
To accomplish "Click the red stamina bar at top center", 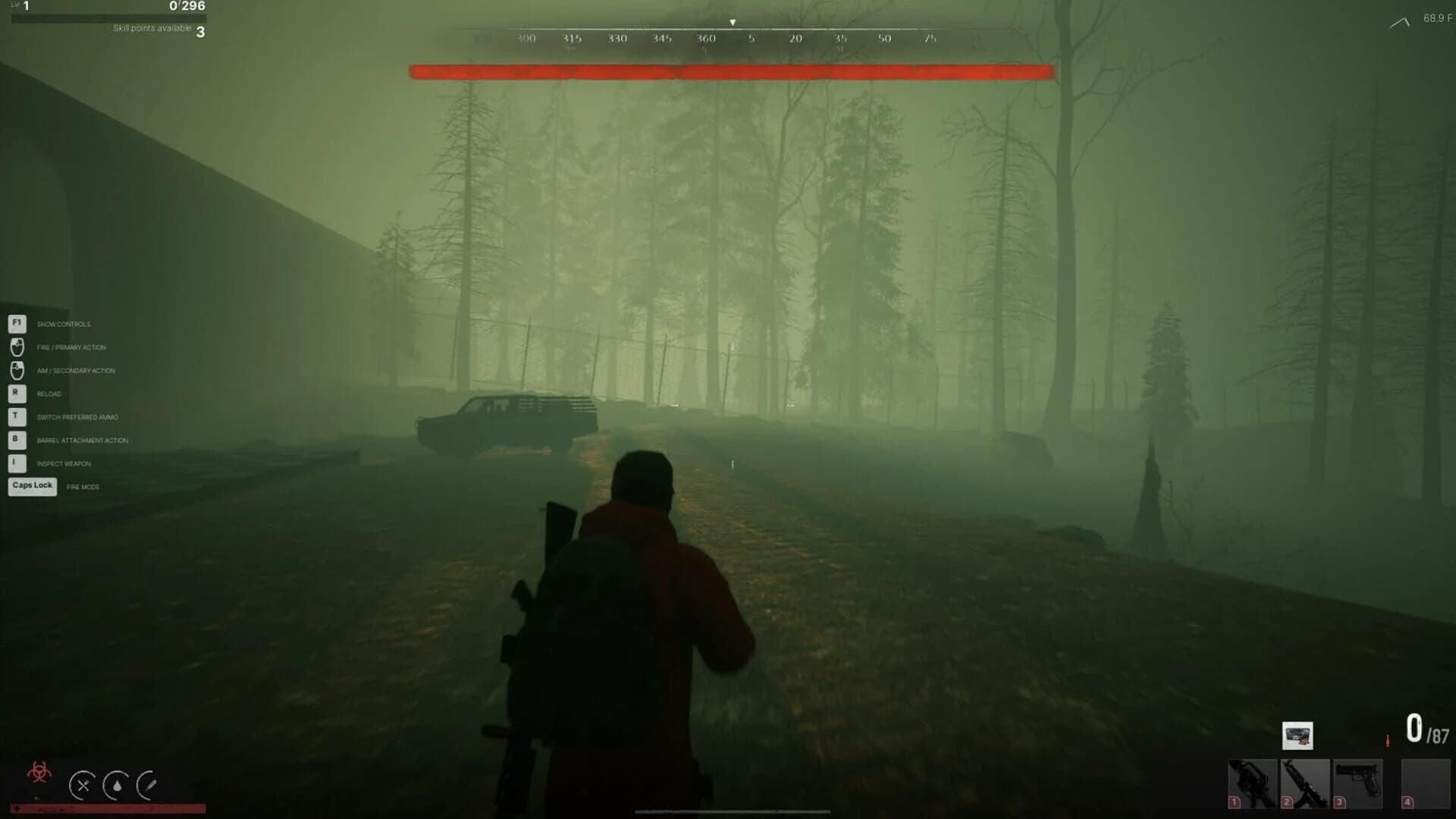I will (x=732, y=72).
